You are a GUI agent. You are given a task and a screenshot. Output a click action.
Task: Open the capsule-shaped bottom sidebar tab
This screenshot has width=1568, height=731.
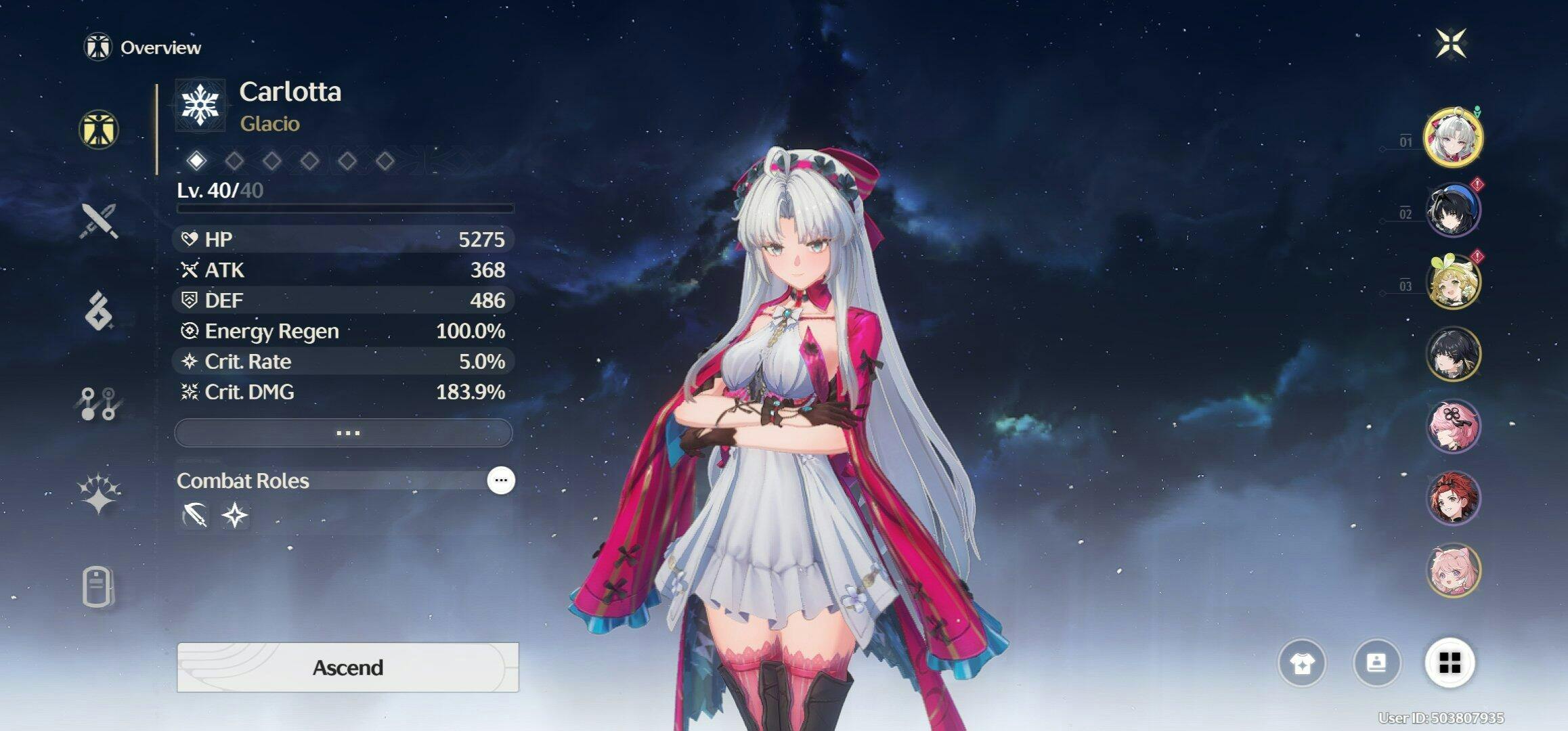[98, 586]
